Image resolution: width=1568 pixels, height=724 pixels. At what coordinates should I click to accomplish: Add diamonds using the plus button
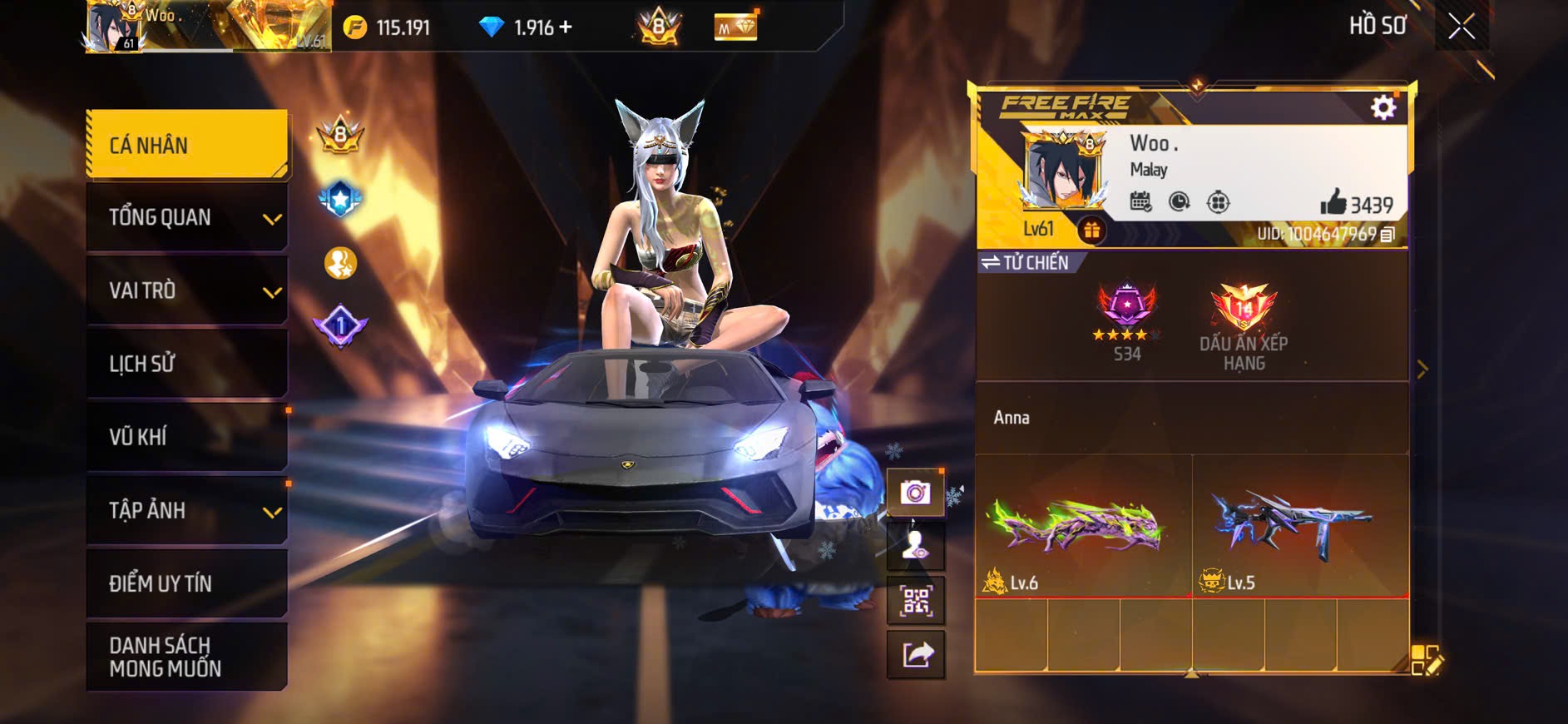pos(566,27)
